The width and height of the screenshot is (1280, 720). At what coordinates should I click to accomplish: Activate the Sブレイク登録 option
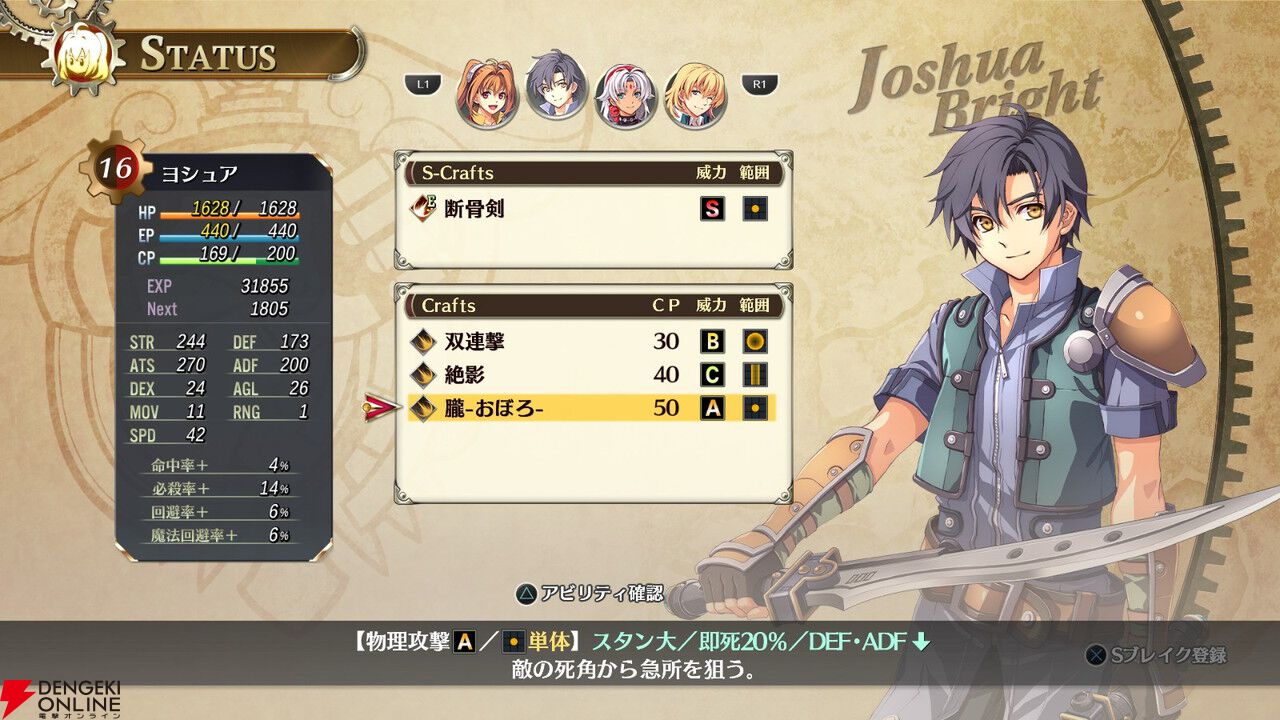click(x=1156, y=656)
